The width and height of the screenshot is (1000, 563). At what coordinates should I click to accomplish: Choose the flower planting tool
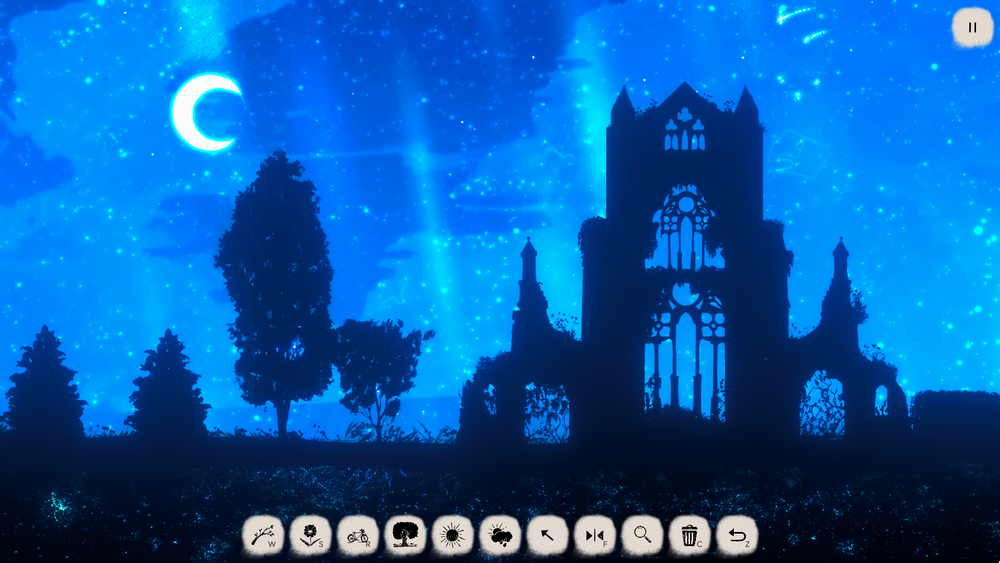pyautogui.click(x=310, y=536)
